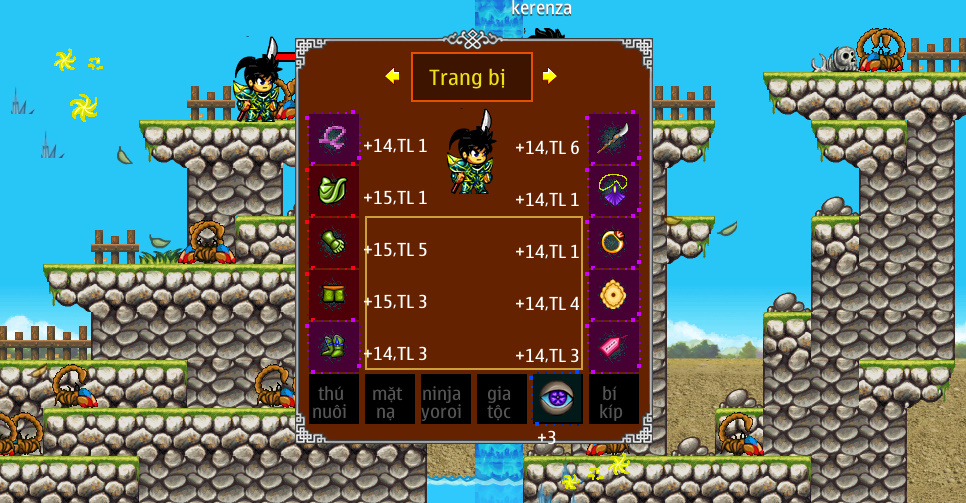Select the pink headband equipment slot
The image size is (966, 503).
333,139
